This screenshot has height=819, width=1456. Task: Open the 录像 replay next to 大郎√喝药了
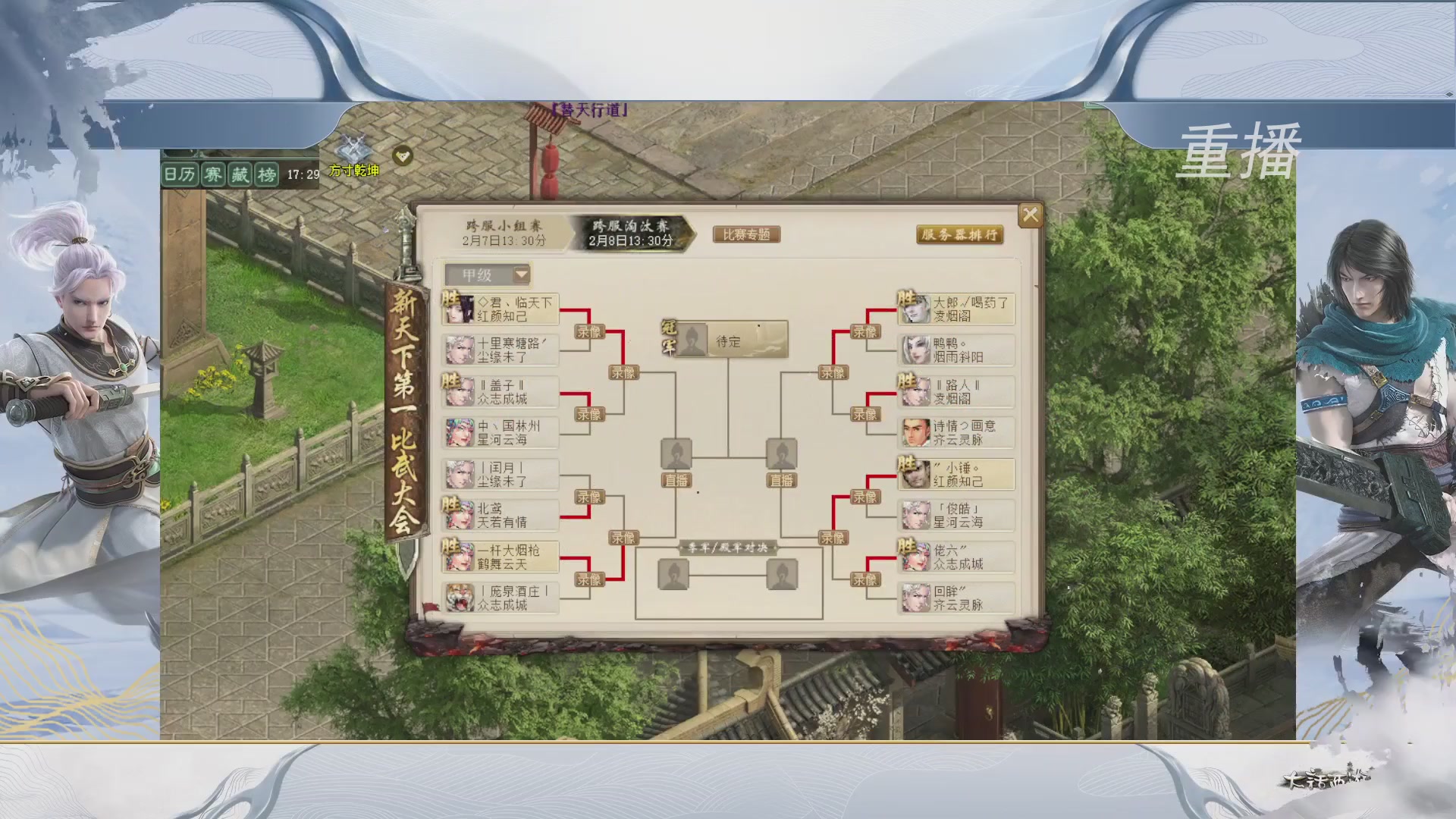pos(864,331)
